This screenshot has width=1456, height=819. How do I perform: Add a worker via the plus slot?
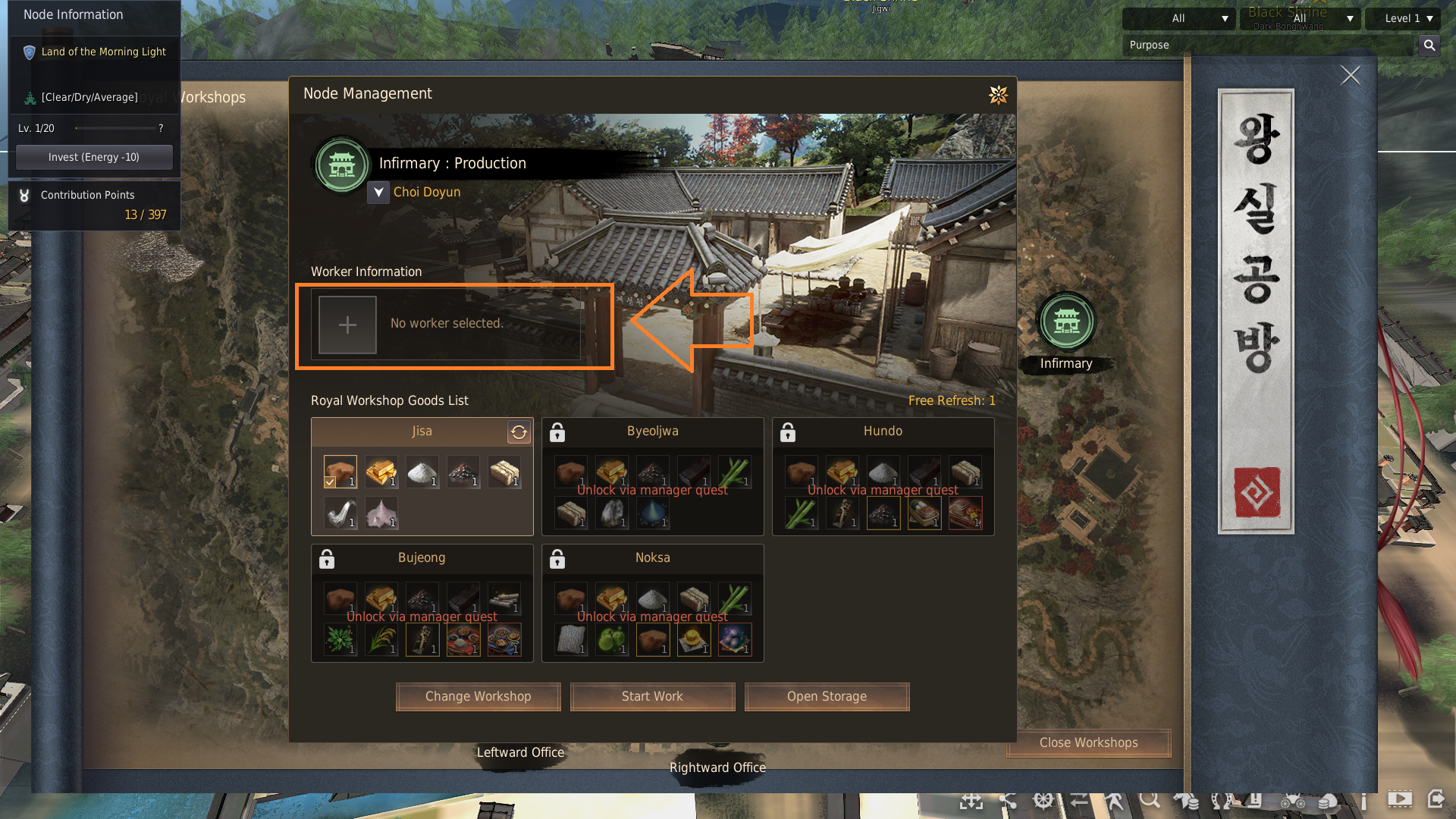347,325
